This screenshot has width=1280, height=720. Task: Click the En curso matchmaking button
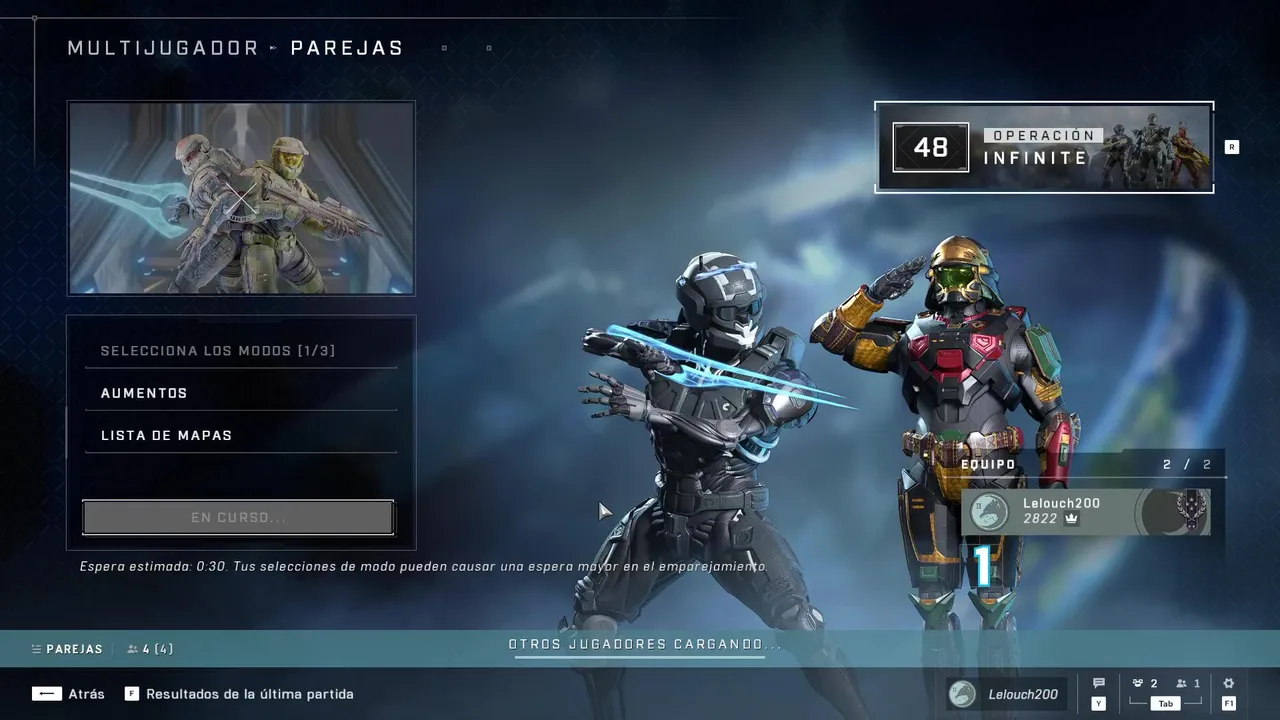238,518
